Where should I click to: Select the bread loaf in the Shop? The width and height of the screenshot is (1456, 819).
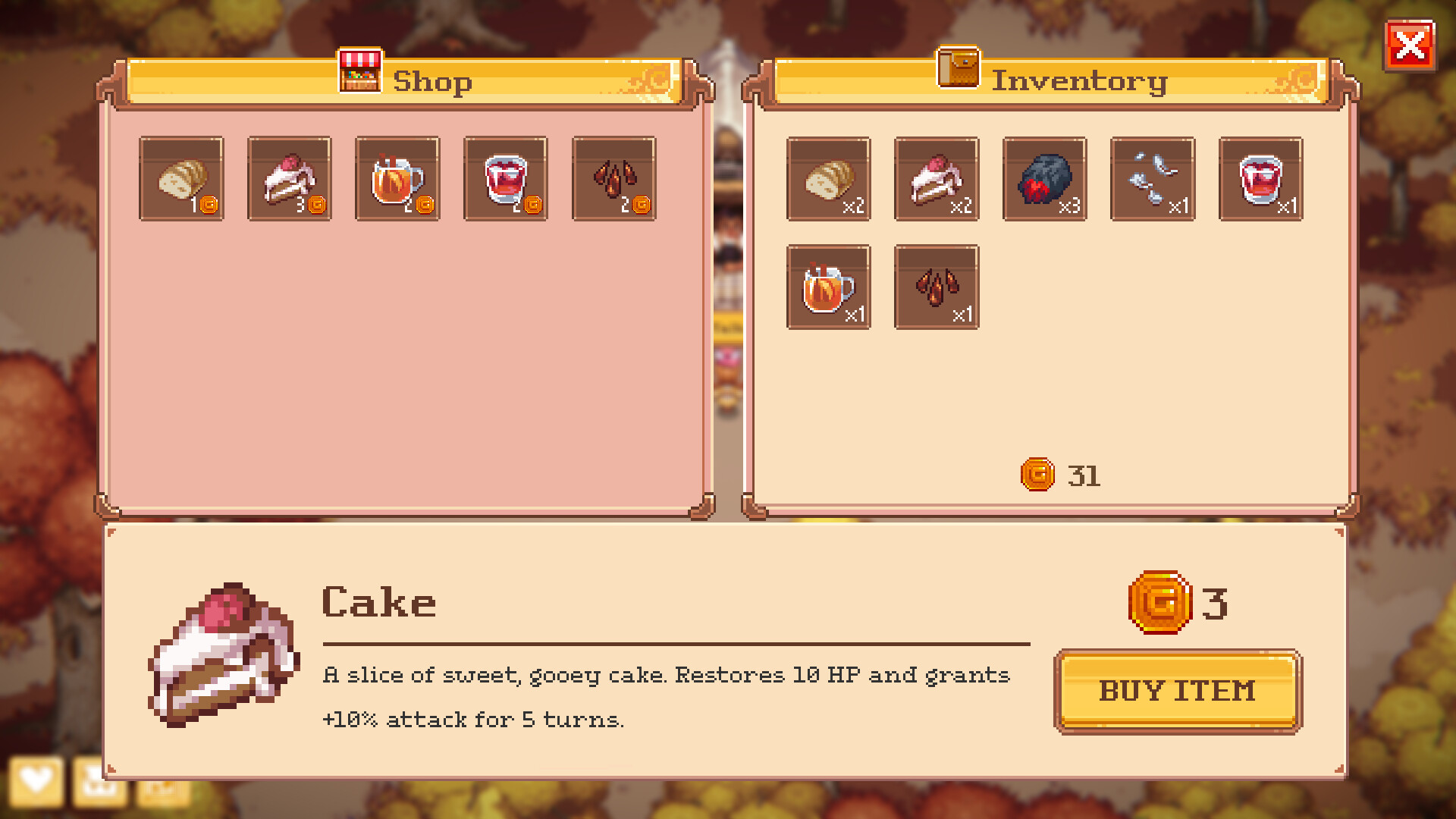(180, 178)
